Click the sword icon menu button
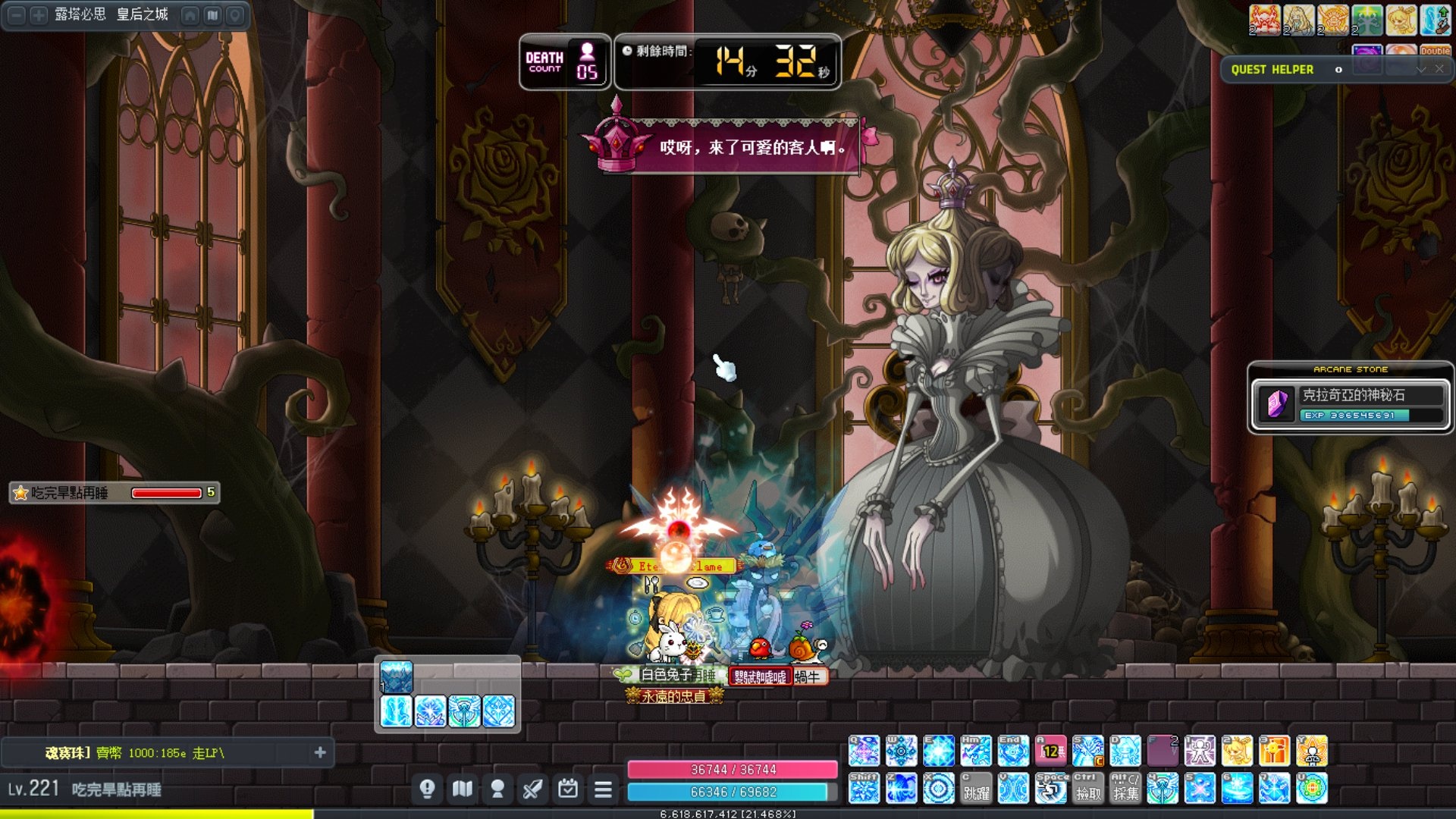Viewport: 1456px width, 819px height. point(532,789)
